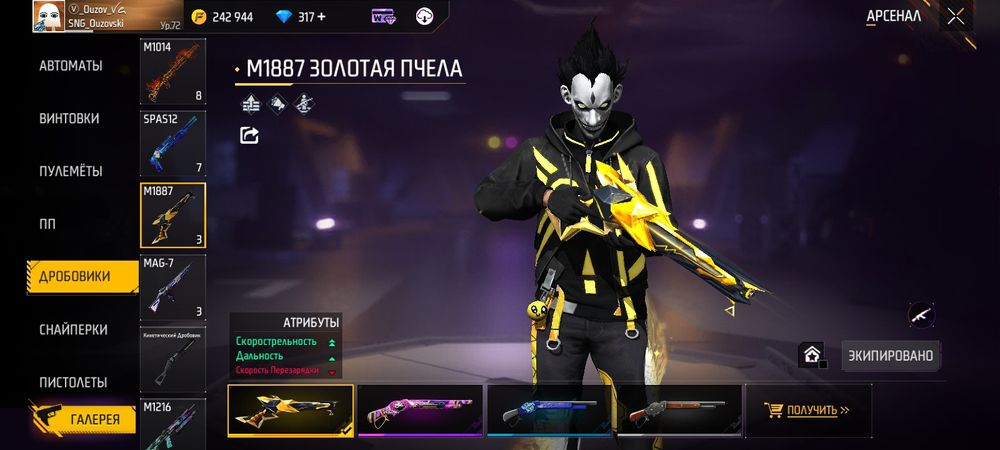Select the M1216 shotgun entry
Image resolution: width=1000 pixels, height=450 pixels.
coord(173,424)
